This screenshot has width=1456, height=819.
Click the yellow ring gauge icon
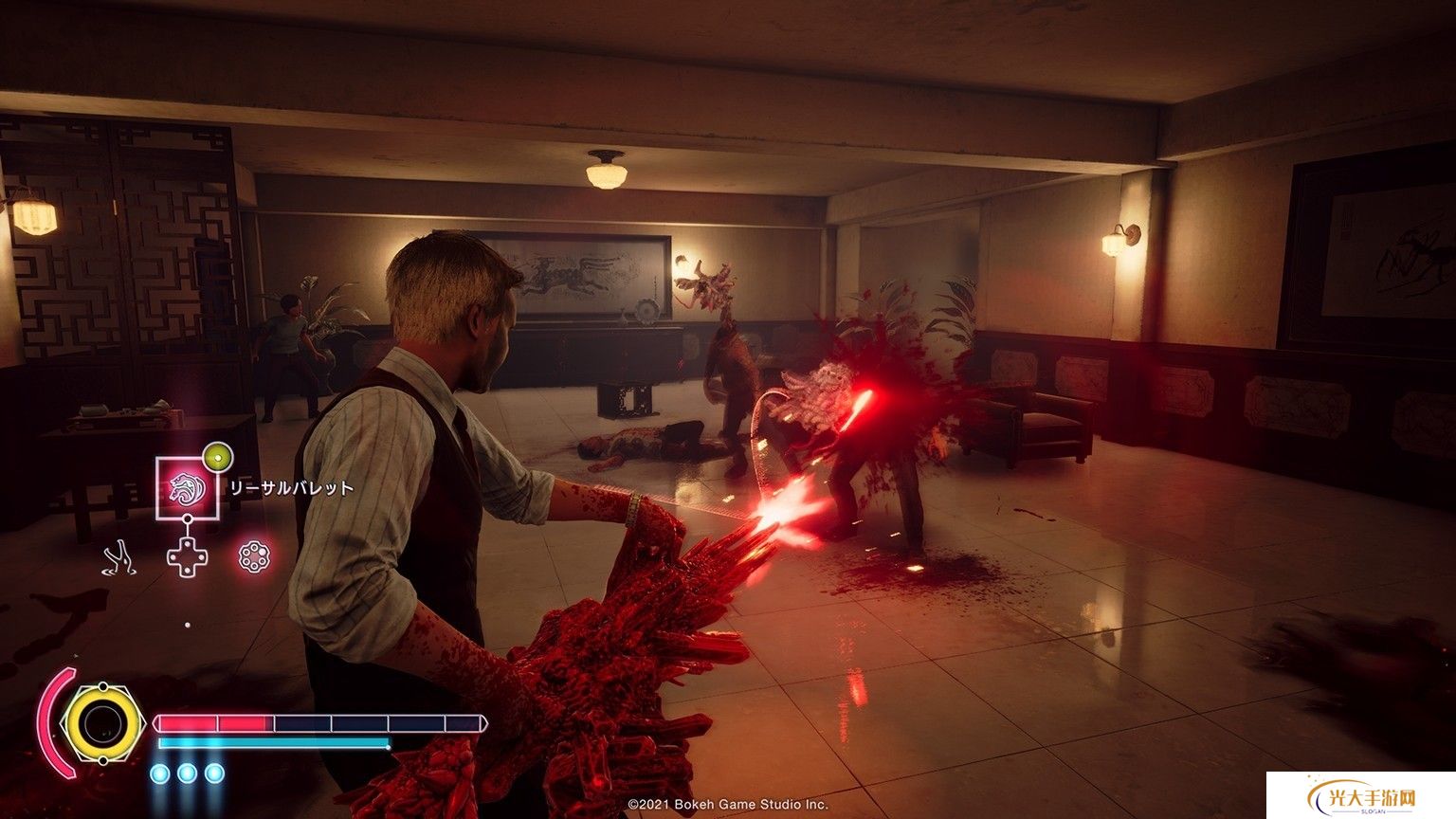point(100,725)
